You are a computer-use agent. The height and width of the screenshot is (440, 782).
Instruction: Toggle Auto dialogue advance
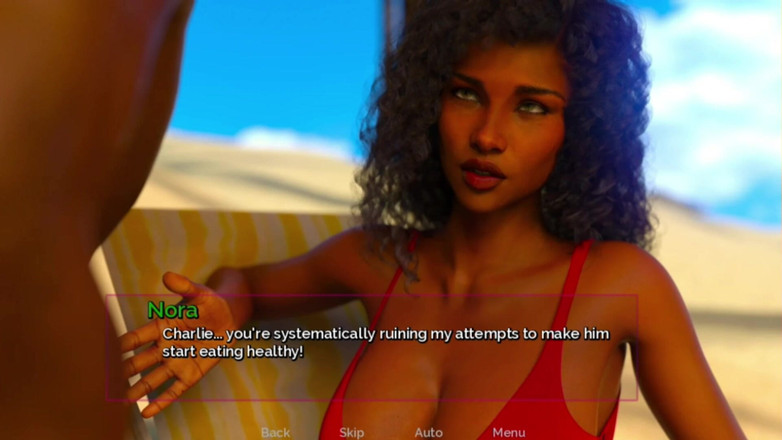(428, 432)
